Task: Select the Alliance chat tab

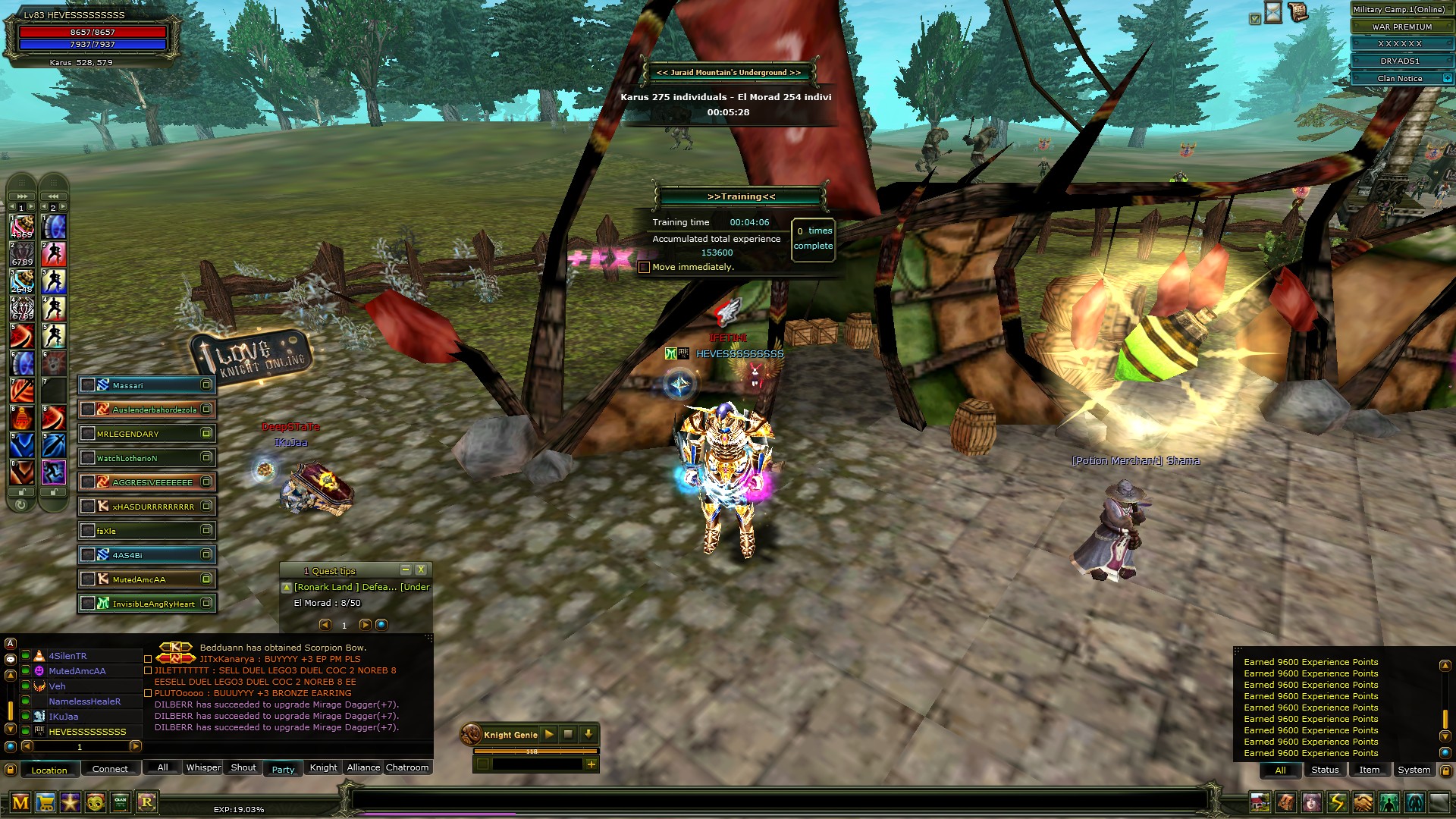Action: pyautogui.click(x=363, y=767)
